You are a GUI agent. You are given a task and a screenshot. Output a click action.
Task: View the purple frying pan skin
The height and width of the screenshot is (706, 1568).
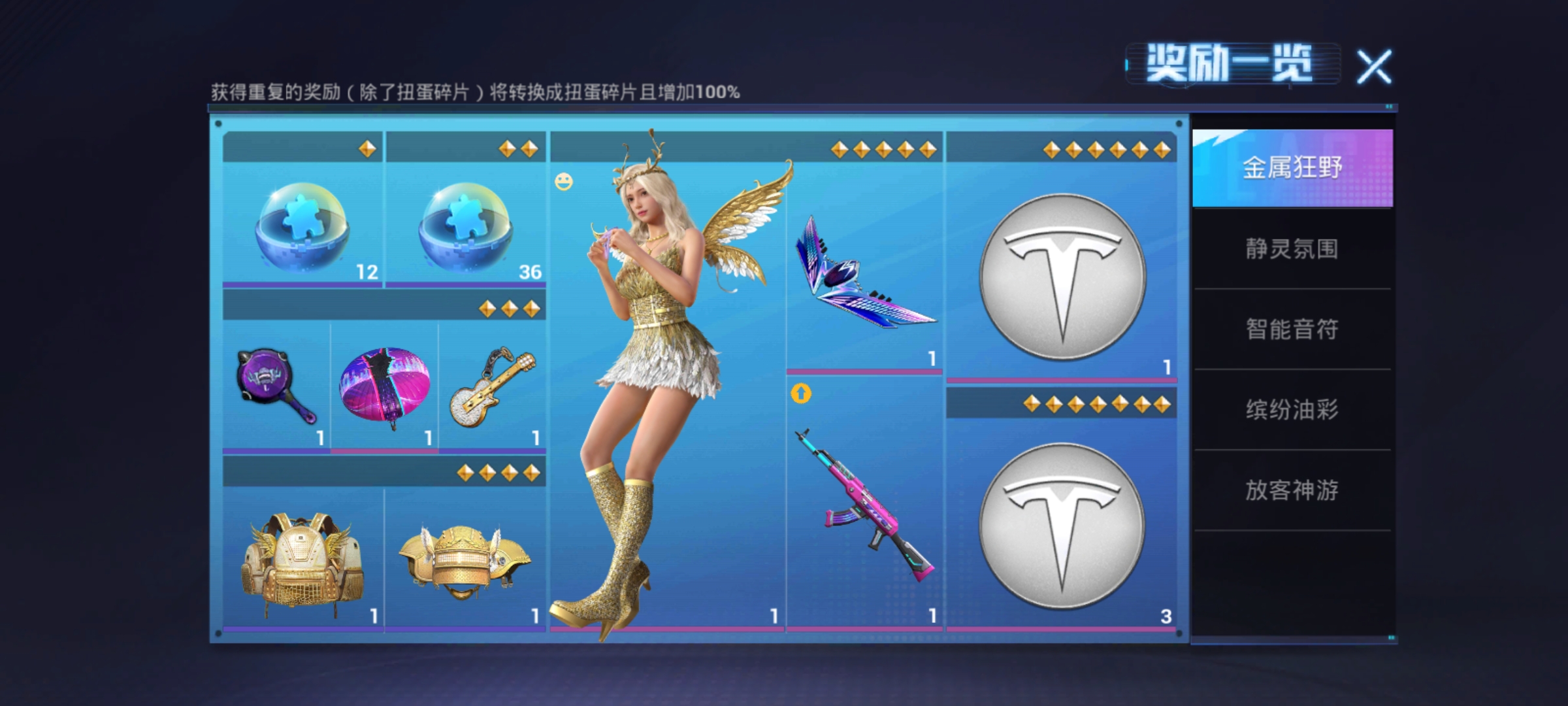[x=276, y=387]
